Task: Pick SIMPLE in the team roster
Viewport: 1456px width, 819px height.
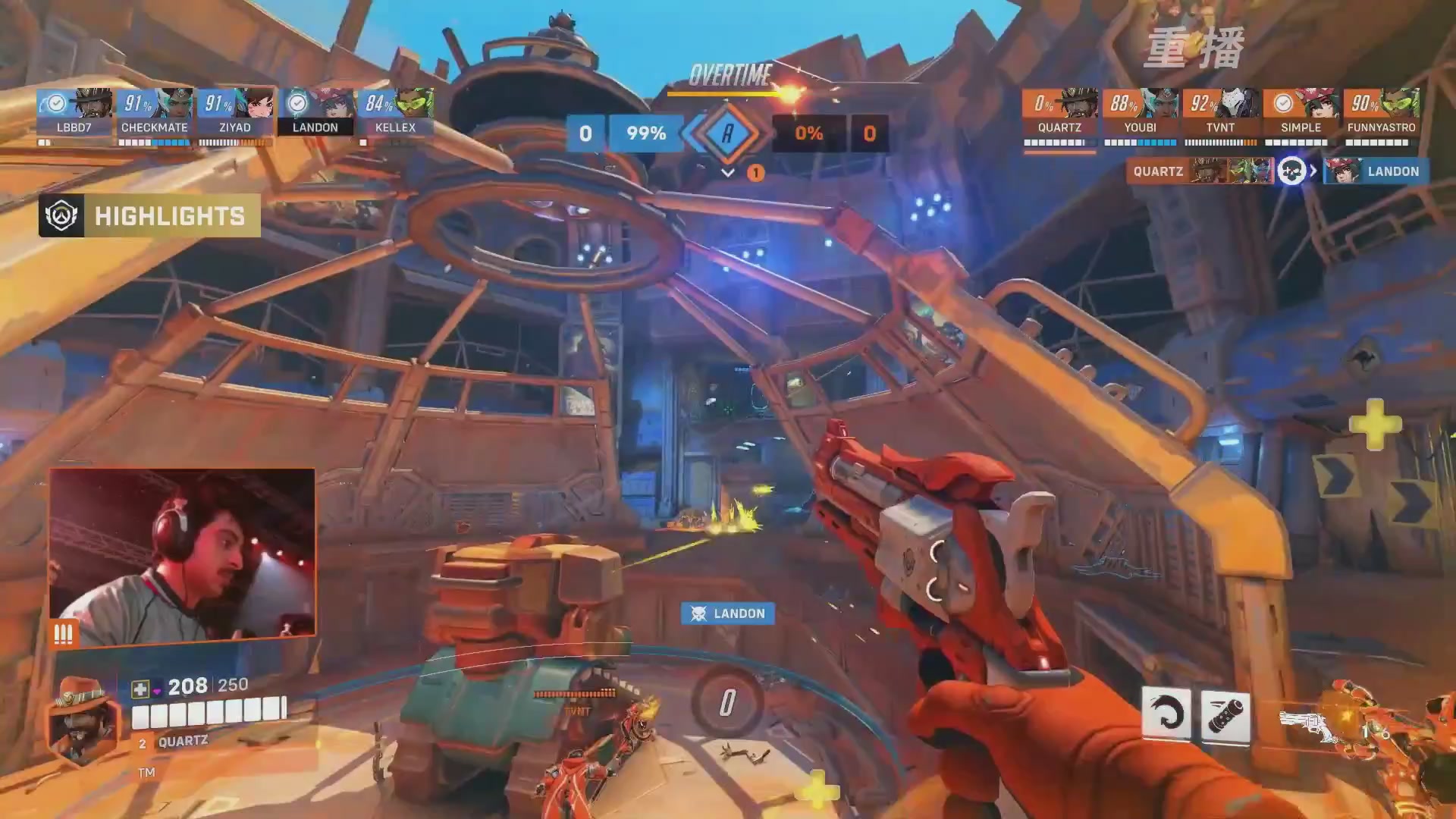Action: click(x=1301, y=114)
